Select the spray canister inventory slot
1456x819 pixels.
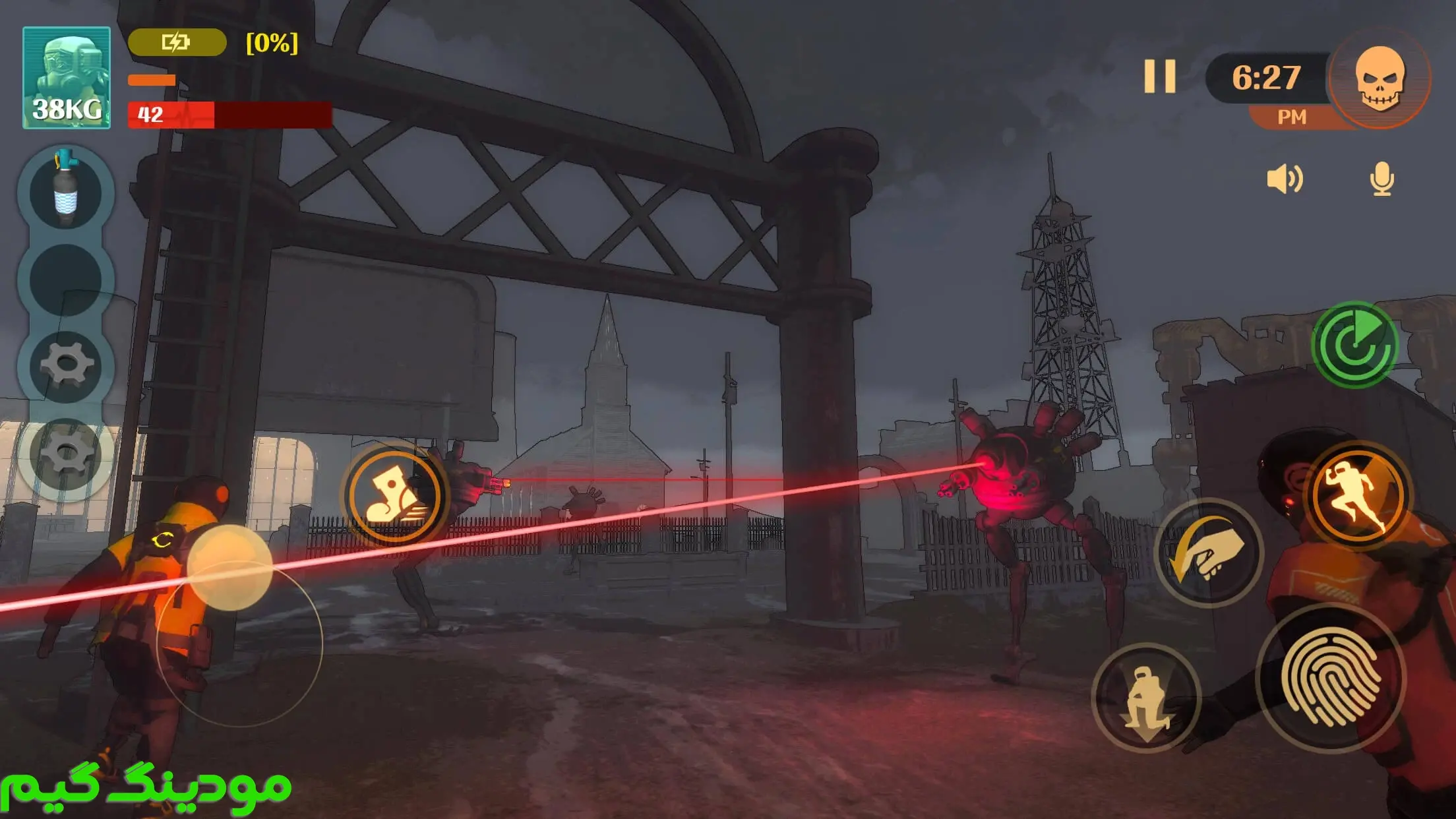pos(66,191)
